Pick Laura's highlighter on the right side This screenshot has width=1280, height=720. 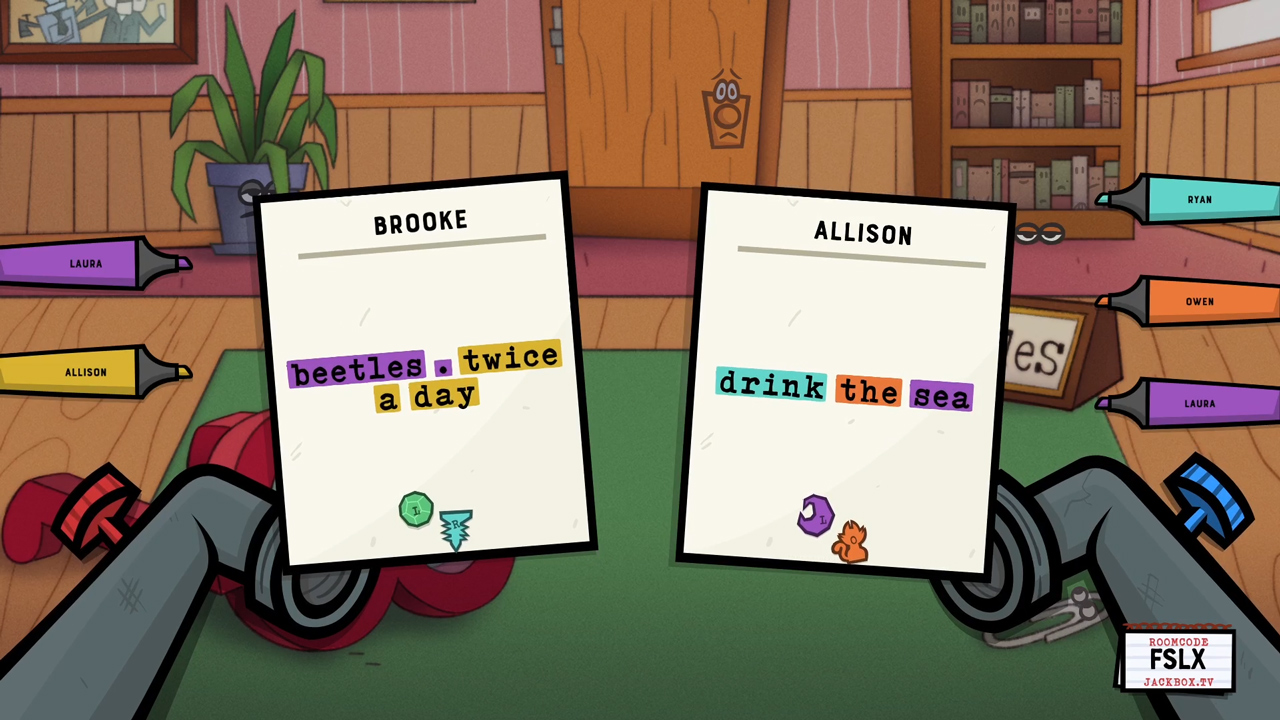[1199, 403]
